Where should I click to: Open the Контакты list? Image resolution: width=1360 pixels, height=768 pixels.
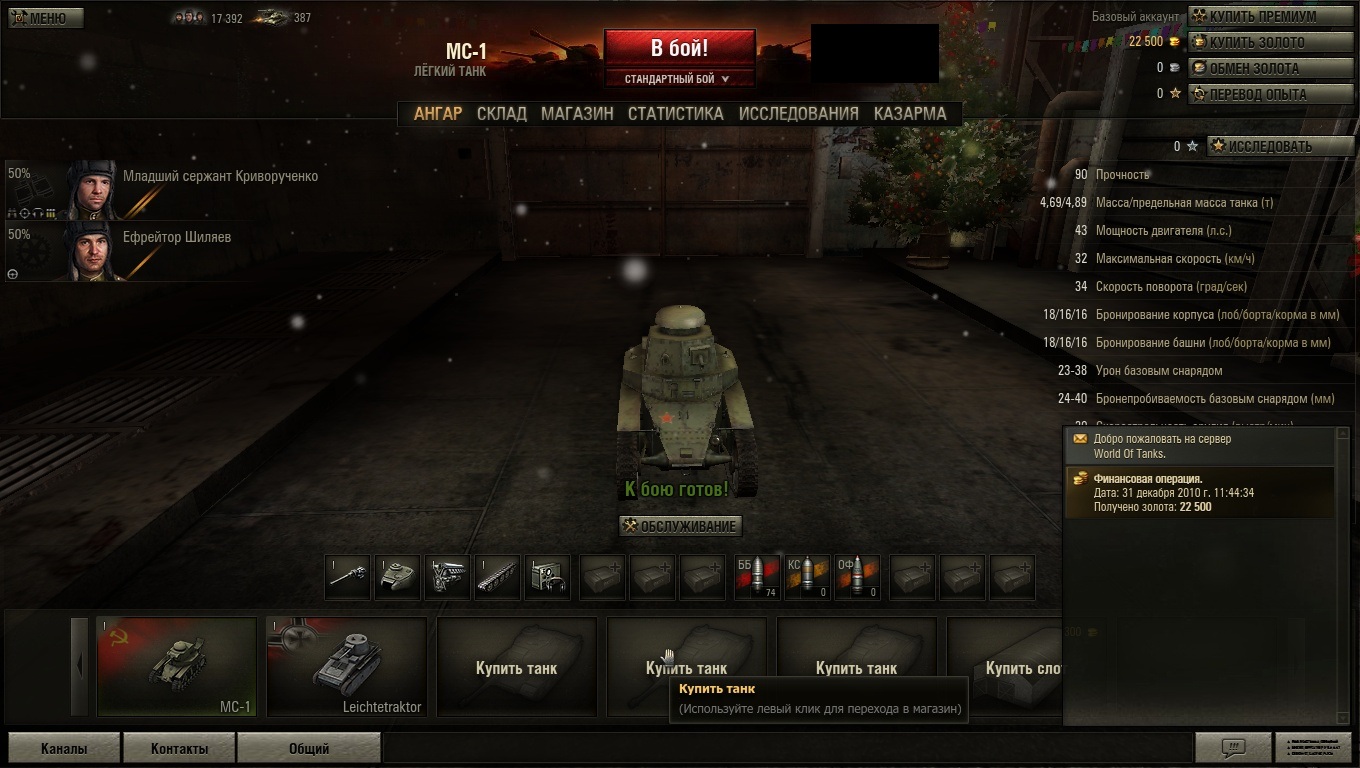coord(180,748)
